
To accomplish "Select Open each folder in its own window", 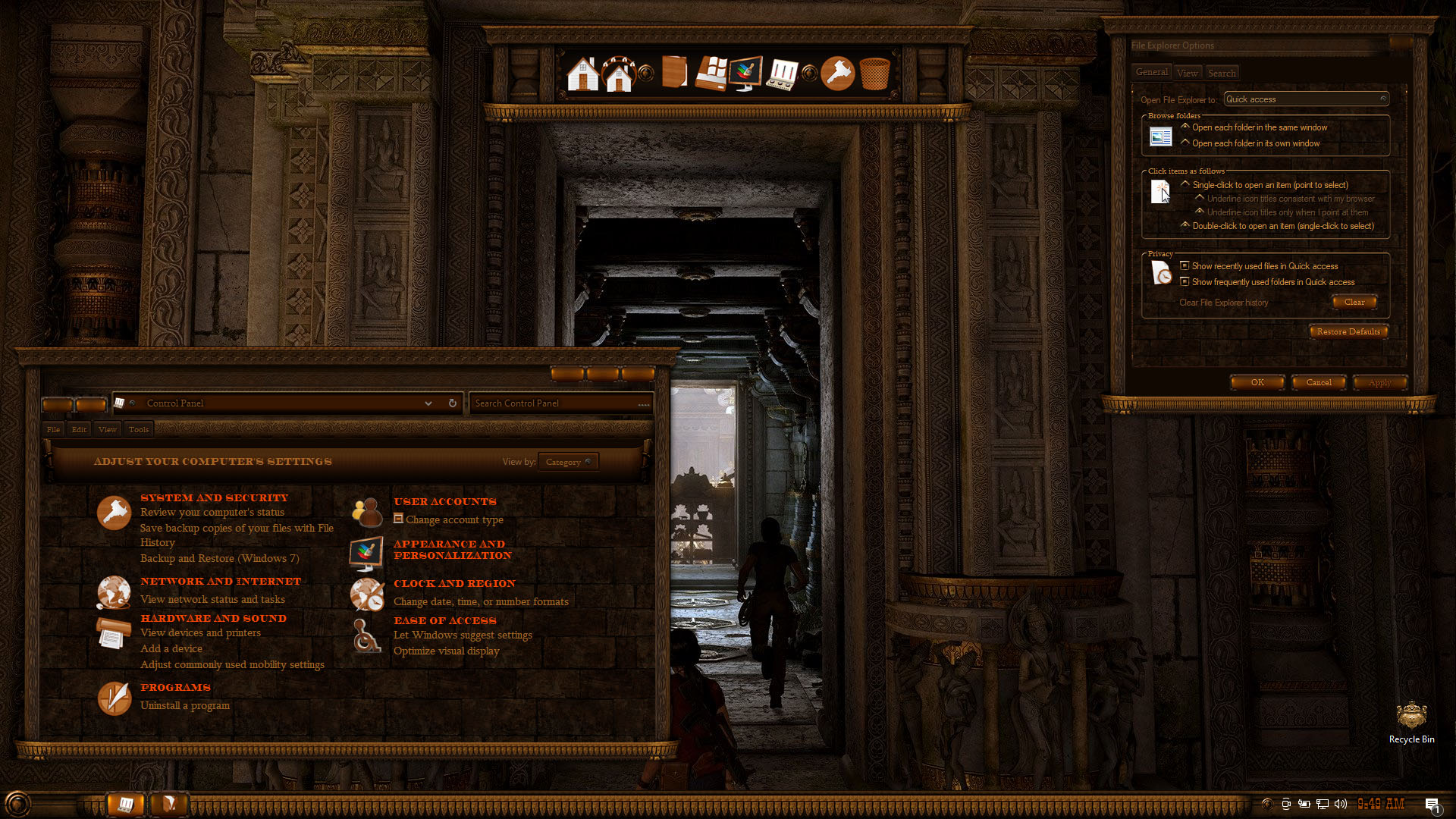I will 1185,143.
